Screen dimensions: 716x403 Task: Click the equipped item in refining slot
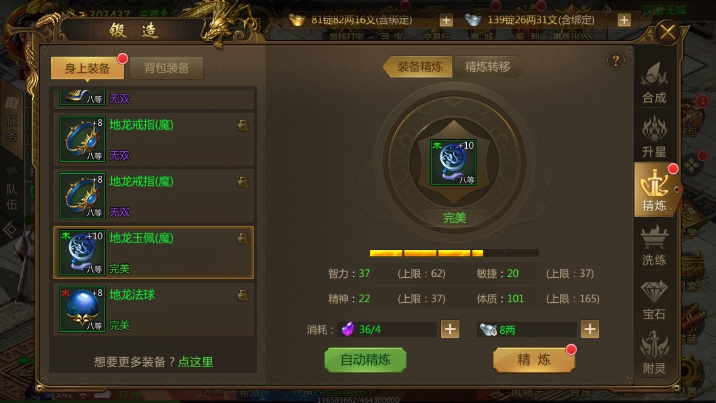point(453,162)
